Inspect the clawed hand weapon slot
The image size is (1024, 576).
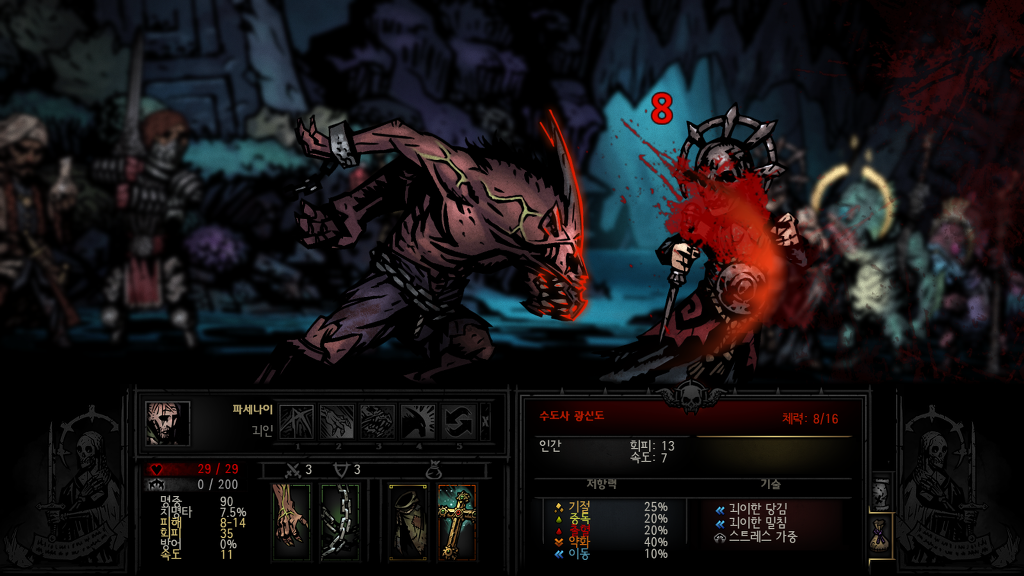[x=292, y=521]
